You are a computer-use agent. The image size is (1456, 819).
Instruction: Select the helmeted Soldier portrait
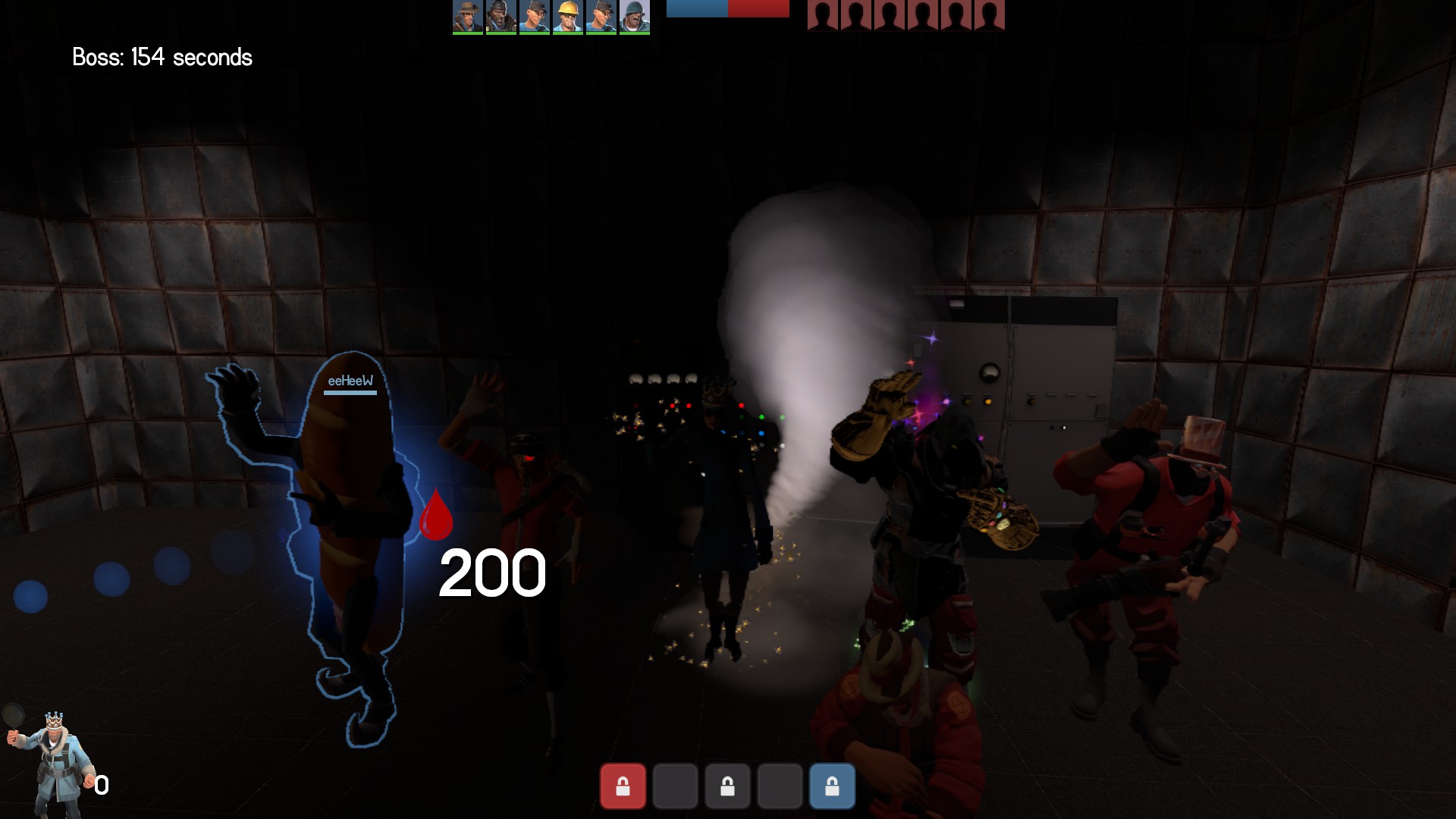click(x=634, y=17)
